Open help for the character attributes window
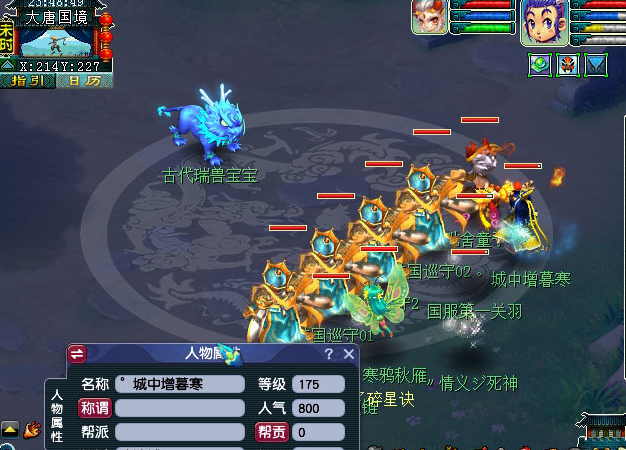Screen dimensions: 626x450 point(328,354)
